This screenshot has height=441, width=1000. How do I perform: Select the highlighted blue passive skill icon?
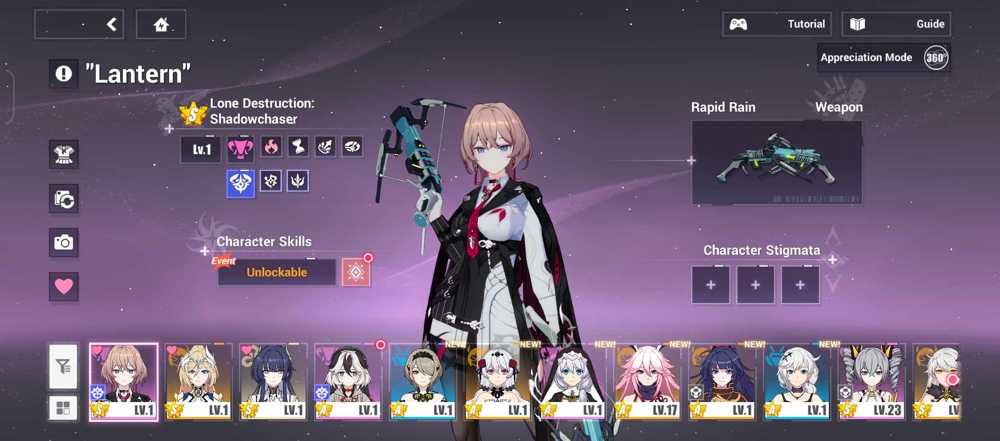point(240,182)
